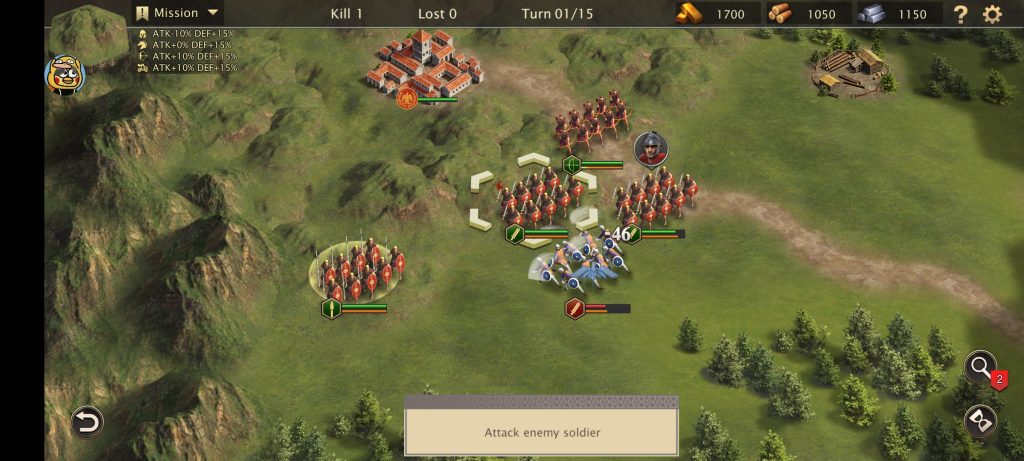Viewport: 1024px width, 461px height.
Task: Open the magnifying glass button with red badge
Action: (x=981, y=367)
